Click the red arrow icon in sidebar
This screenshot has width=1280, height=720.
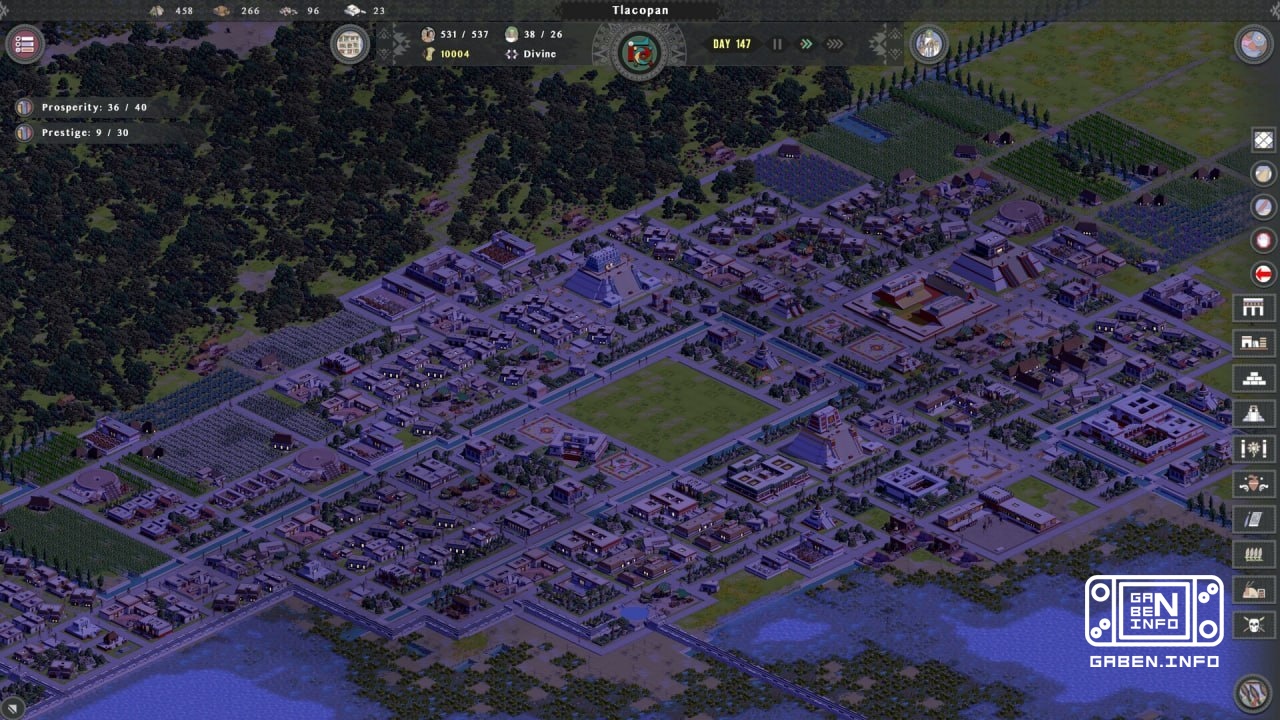[x=1262, y=273]
